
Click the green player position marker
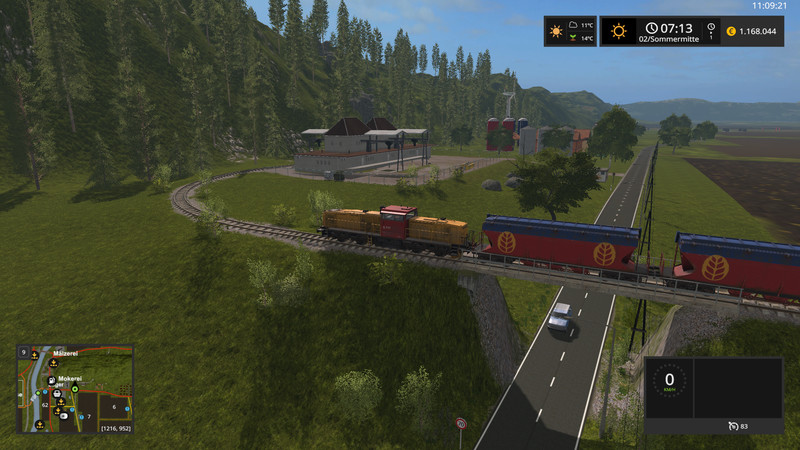(x=75, y=389)
